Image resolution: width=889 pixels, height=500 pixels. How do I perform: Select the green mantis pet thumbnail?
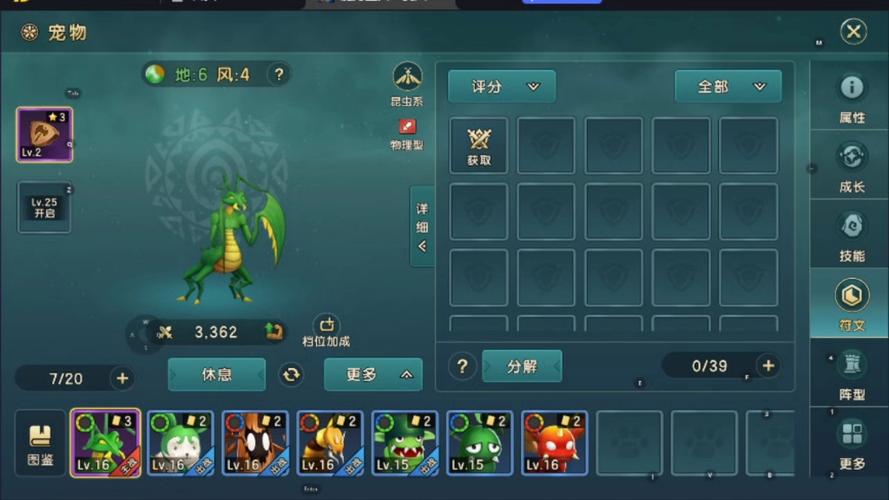105,443
